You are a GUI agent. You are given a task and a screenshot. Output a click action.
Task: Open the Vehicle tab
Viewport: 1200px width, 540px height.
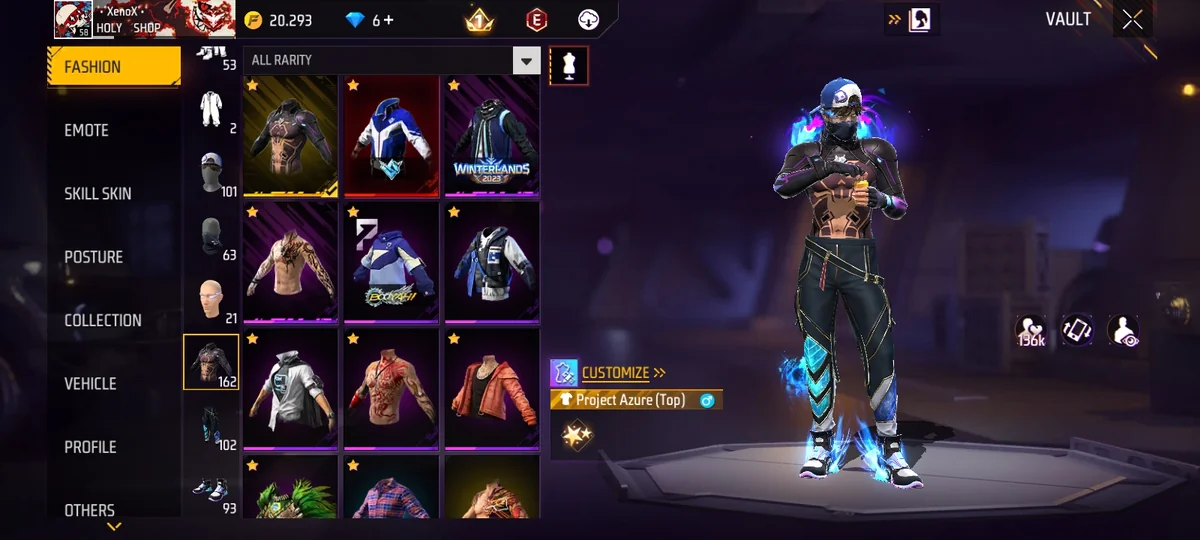pos(90,383)
